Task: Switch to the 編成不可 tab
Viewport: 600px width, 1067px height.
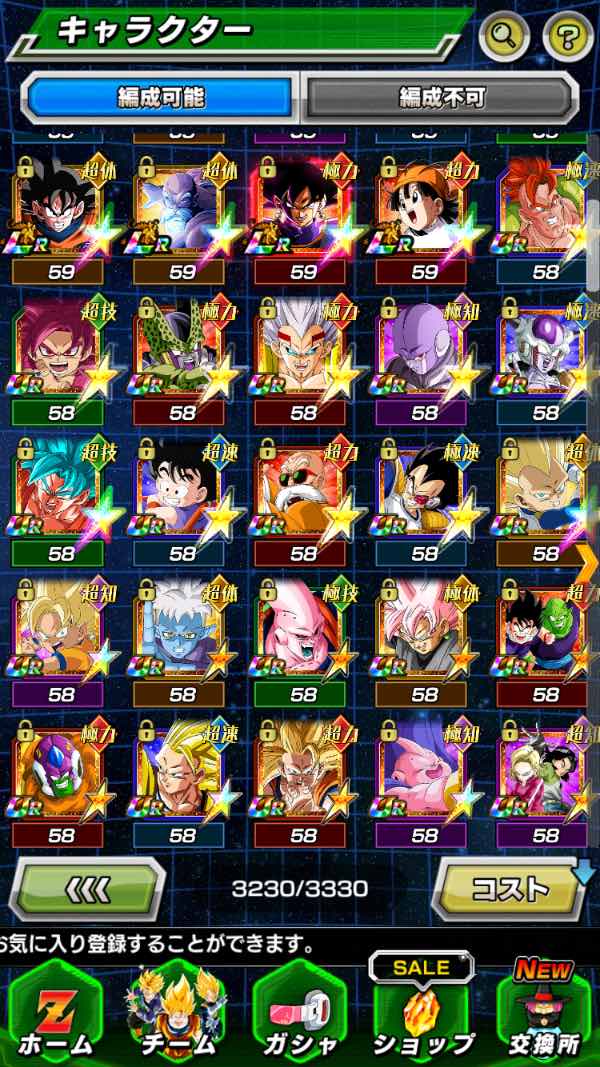Action: [x=441, y=97]
